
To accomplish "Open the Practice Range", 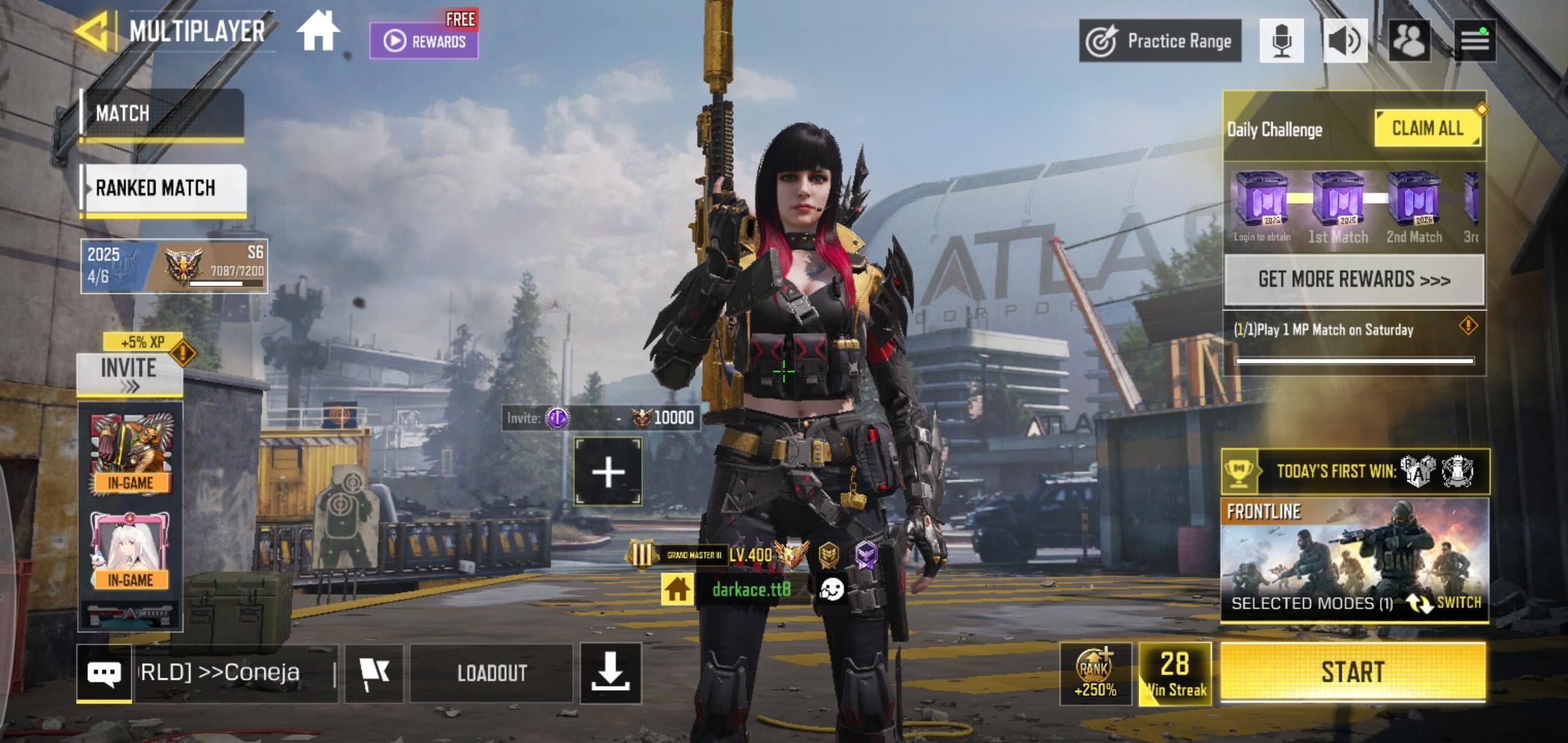I will [x=1160, y=41].
